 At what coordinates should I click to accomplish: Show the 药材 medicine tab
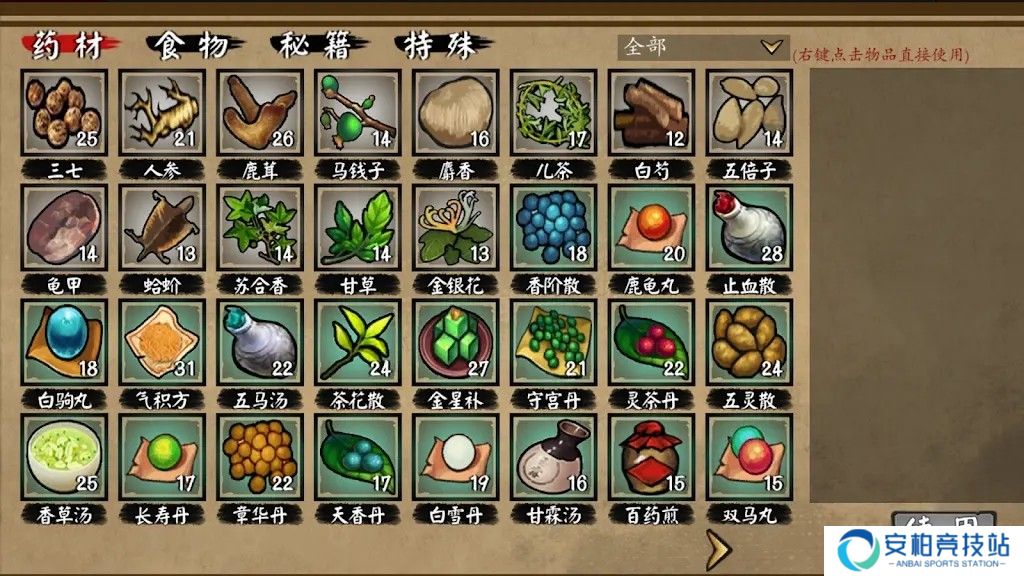pyautogui.click(x=70, y=46)
